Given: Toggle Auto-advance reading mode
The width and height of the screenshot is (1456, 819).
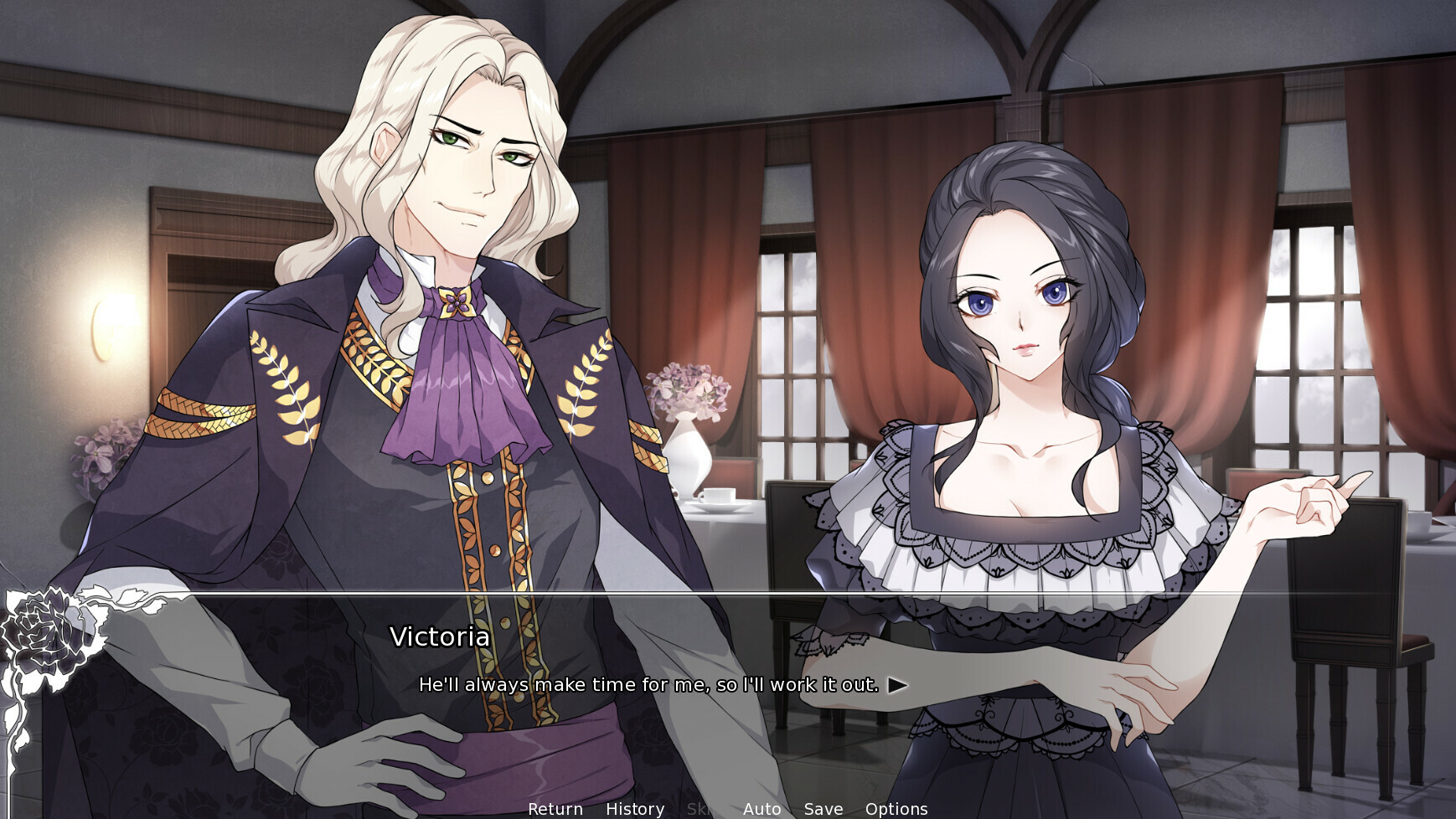Looking at the screenshot, I should 762,809.
